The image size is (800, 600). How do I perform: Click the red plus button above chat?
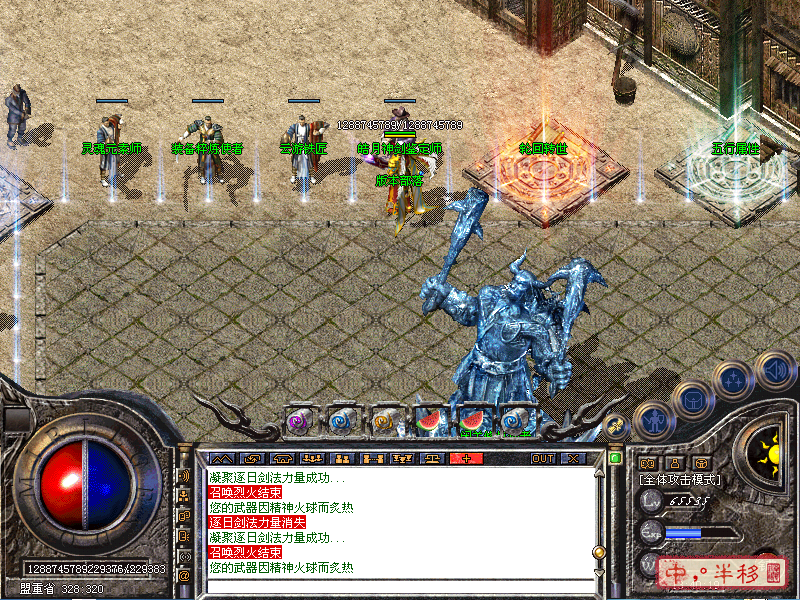(x=466, y=458)
